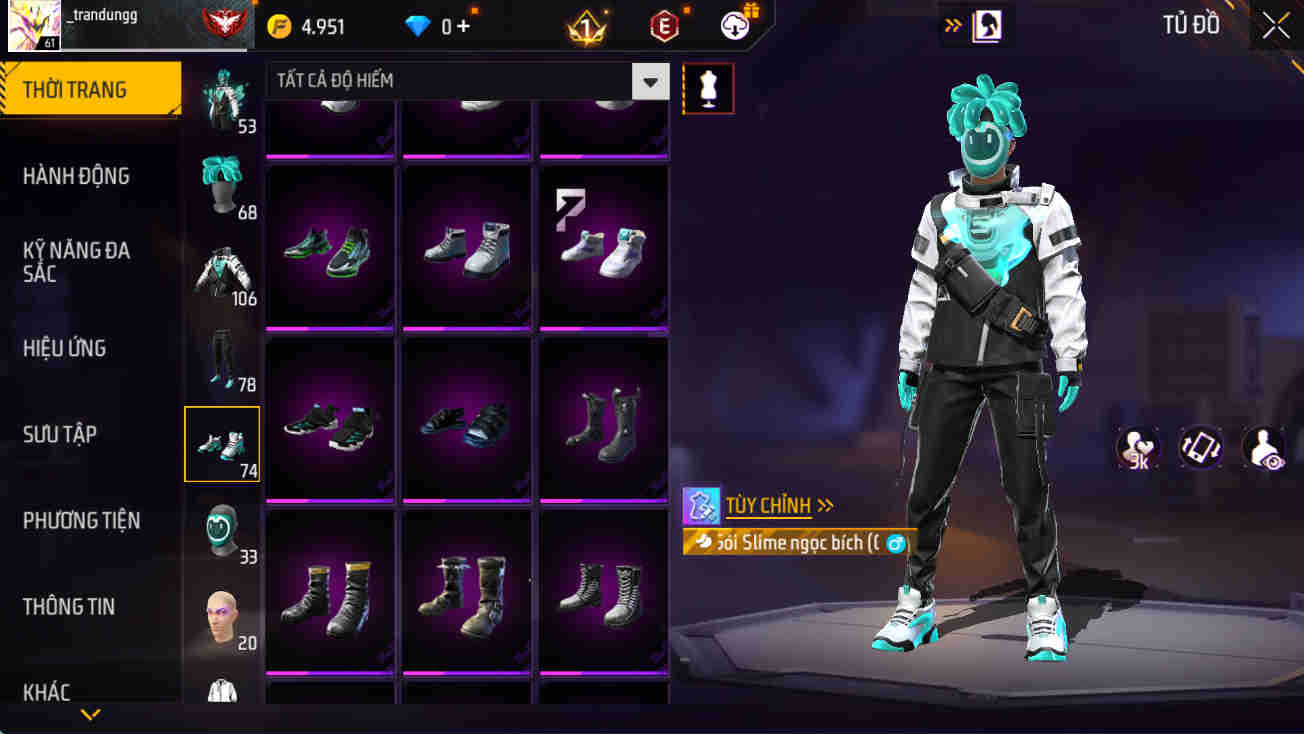Toggle the mannequin display above the item grid
The height and width of the screenshot is (734, 1304).
click(x=708, y=88)
